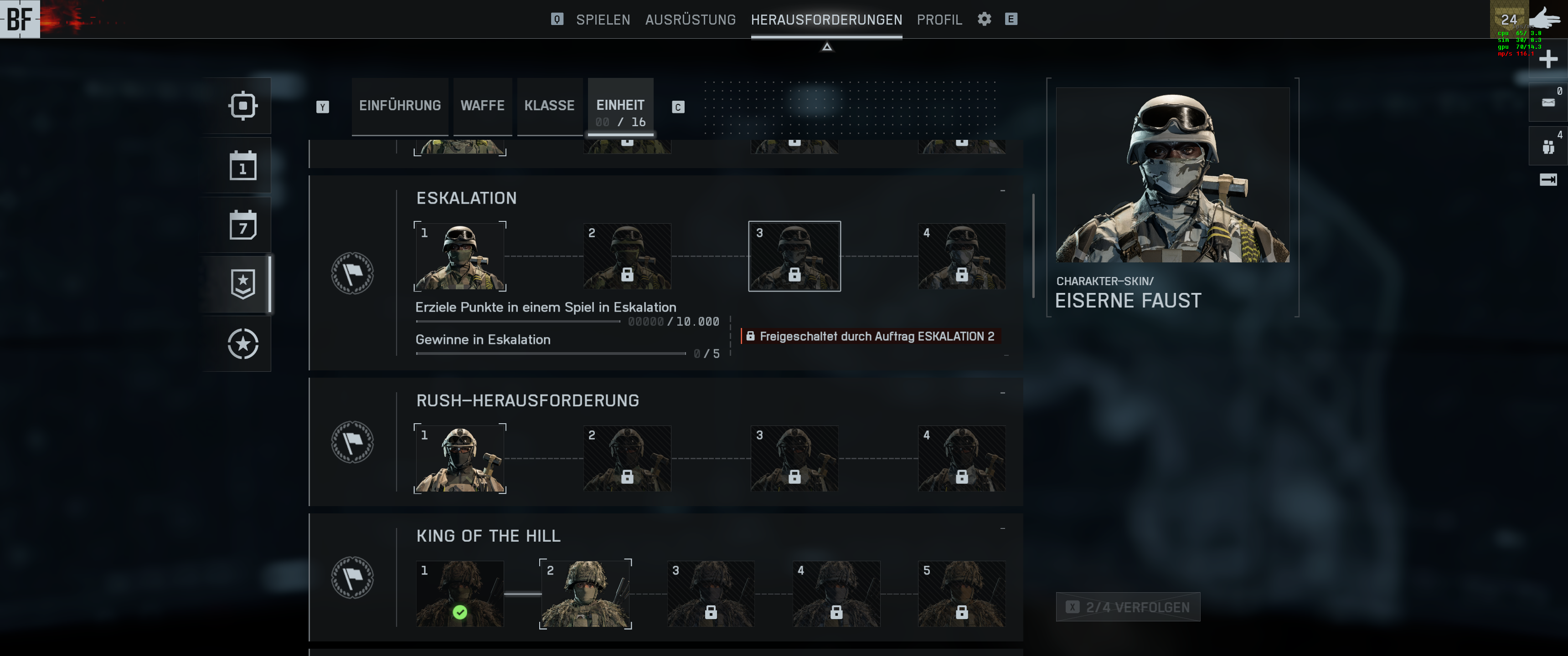Open the daily challenges calendar icon
Image resolution: width=1568 pixels, height=656 pixels.
(x=242, y=165)
